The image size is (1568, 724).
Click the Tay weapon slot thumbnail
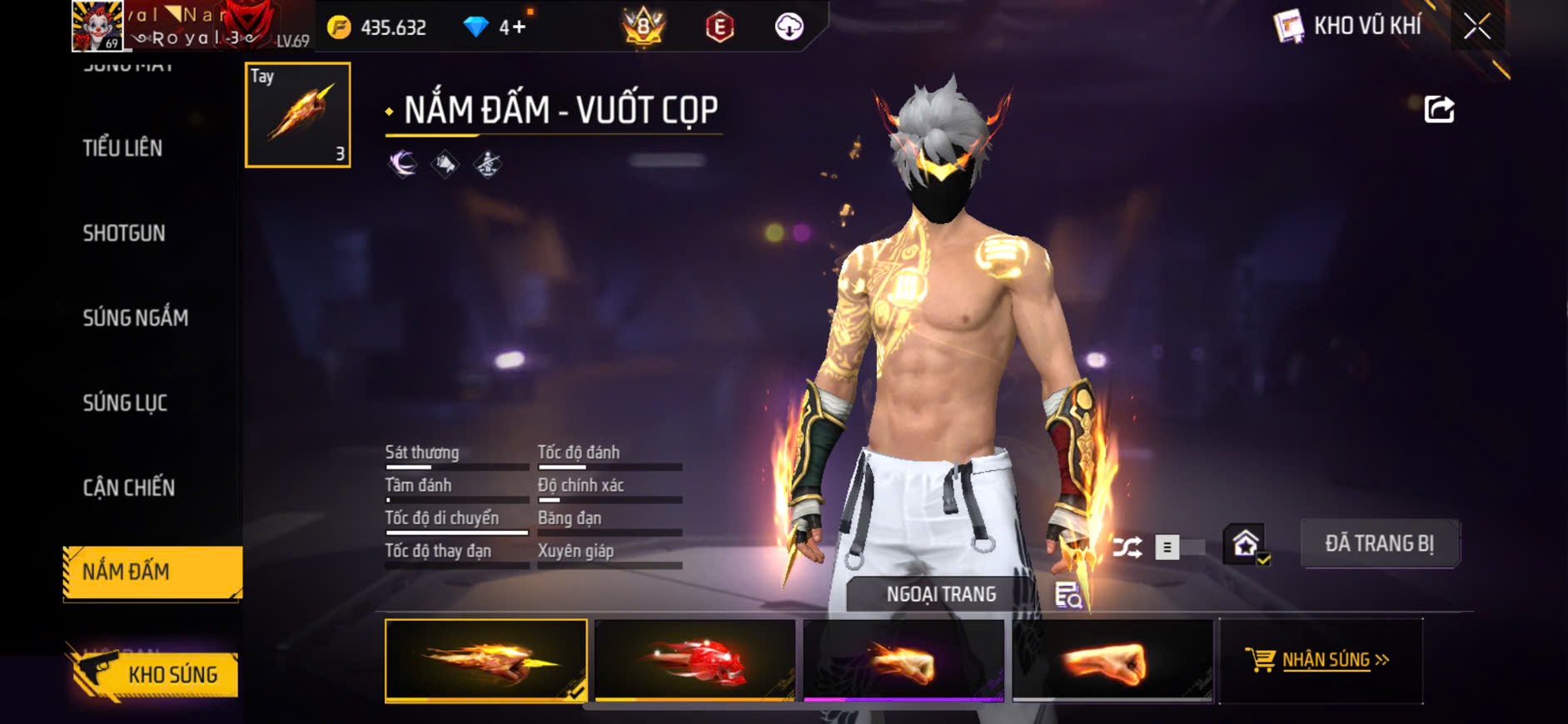pyautogui.click(x=297, y=115)
